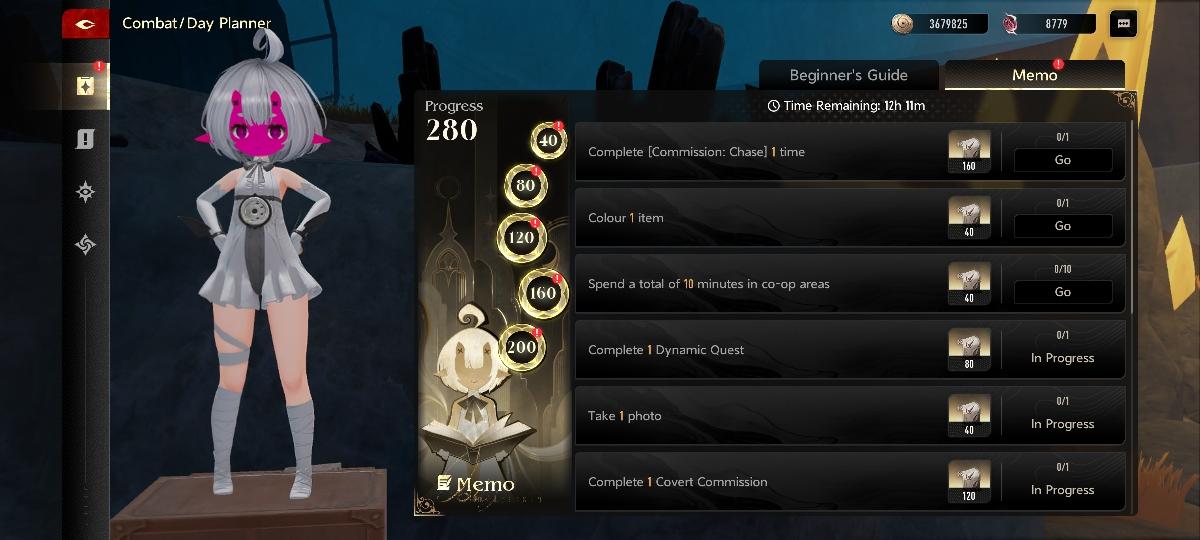Select the spiked gear sidebar icon

pyautogui.click(x=85, y=193)
